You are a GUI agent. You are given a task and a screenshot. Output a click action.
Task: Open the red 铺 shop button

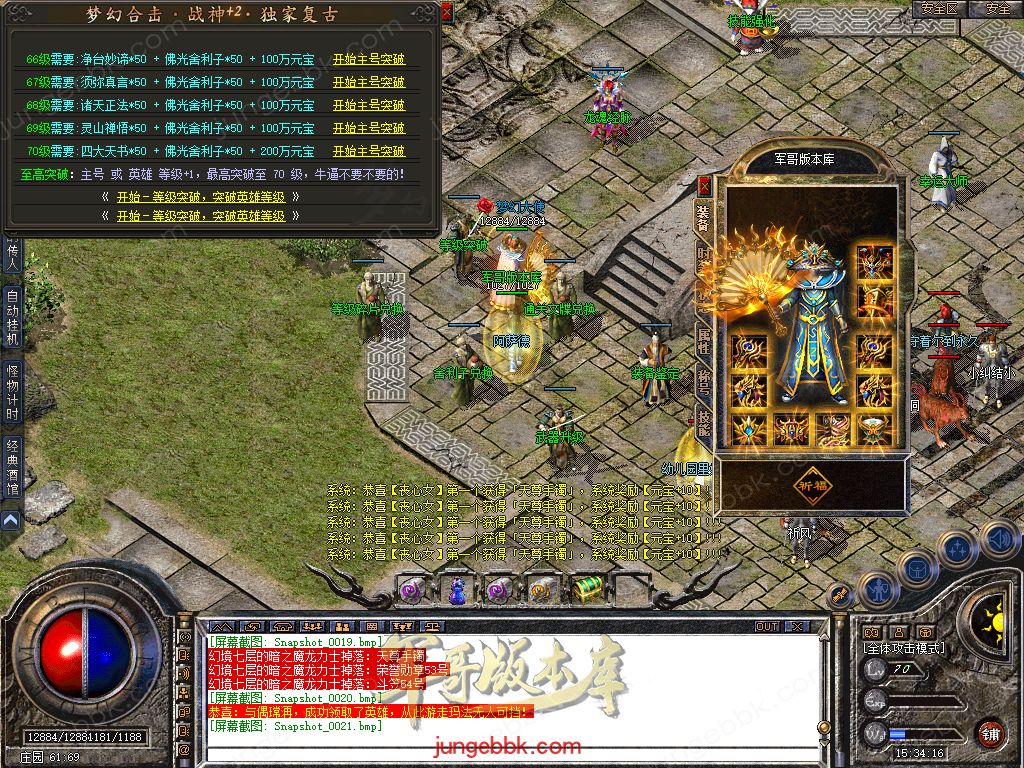tap(990, 733)
